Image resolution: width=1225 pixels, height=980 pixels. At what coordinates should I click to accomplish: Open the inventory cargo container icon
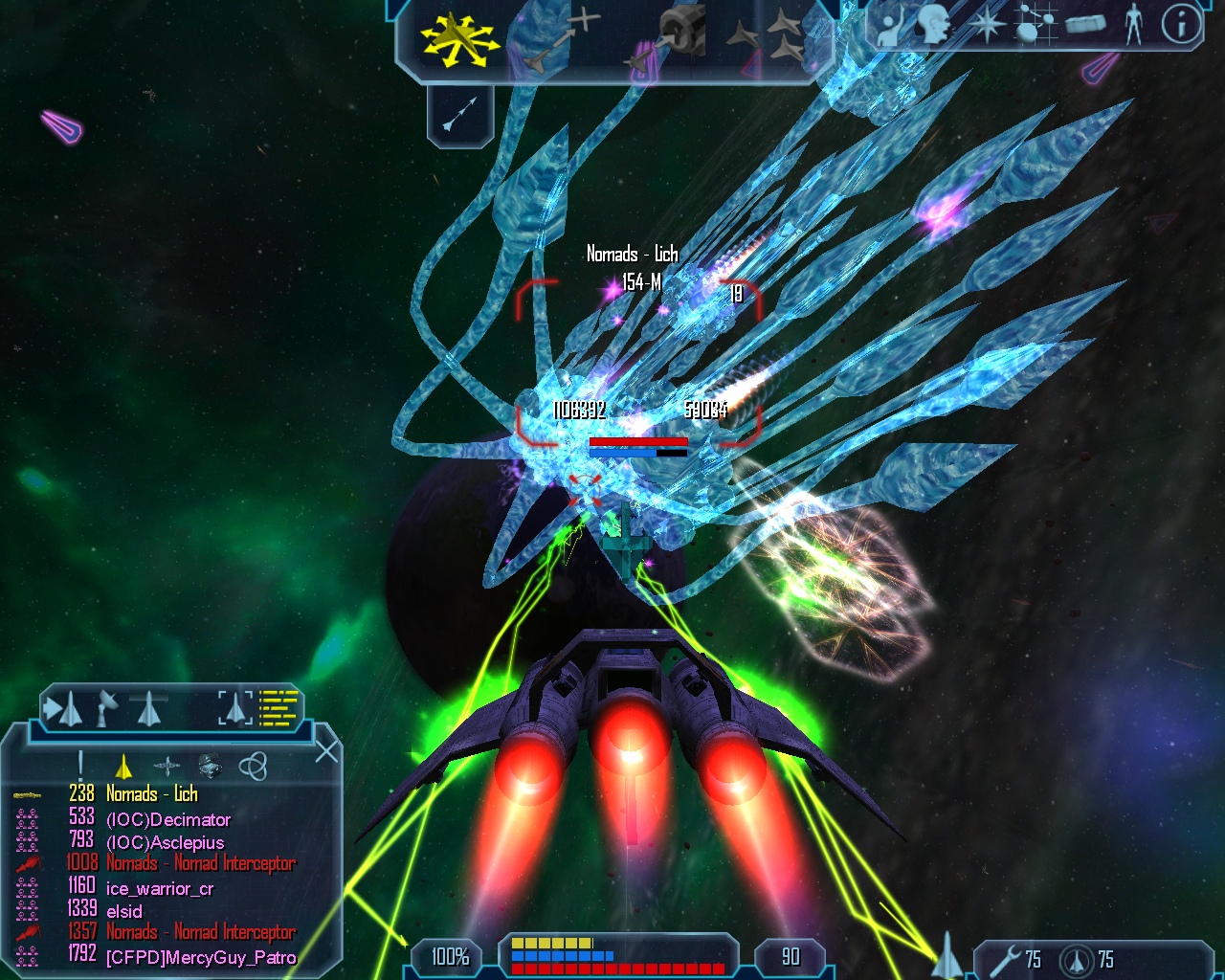[1085, 24]
